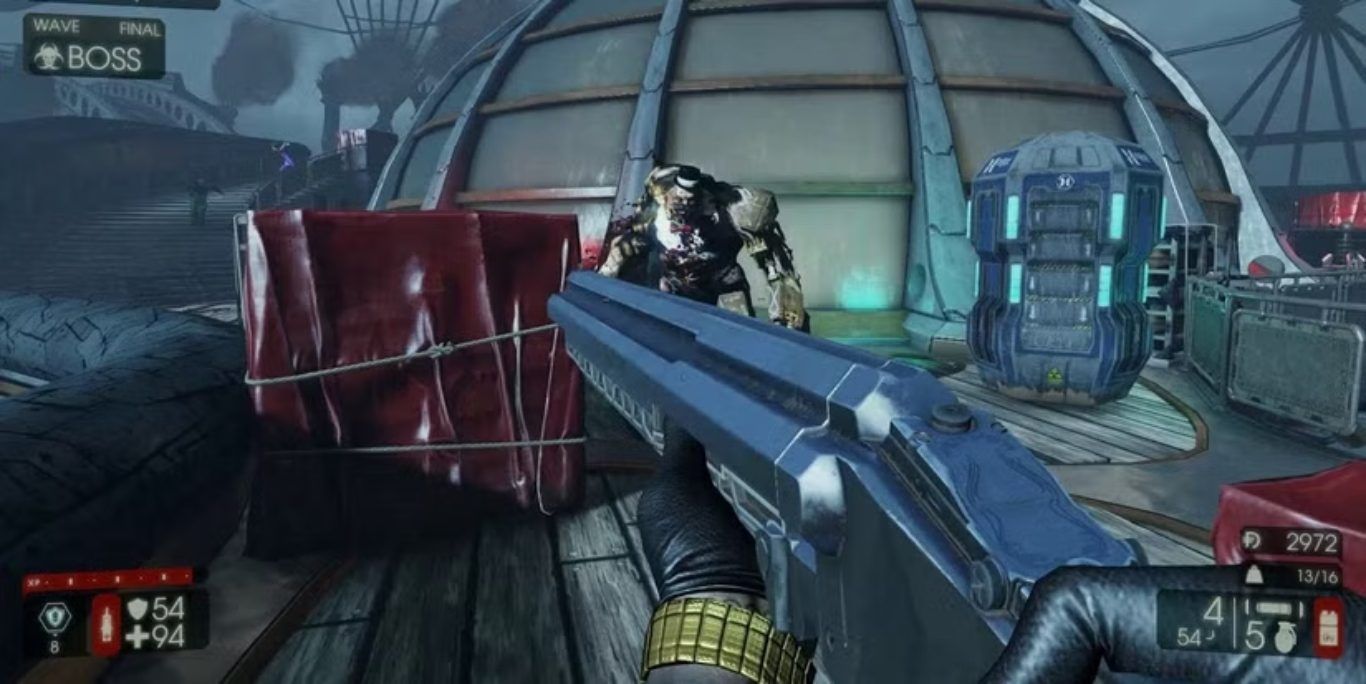Select the red healing syringe icon

(106, 625)
